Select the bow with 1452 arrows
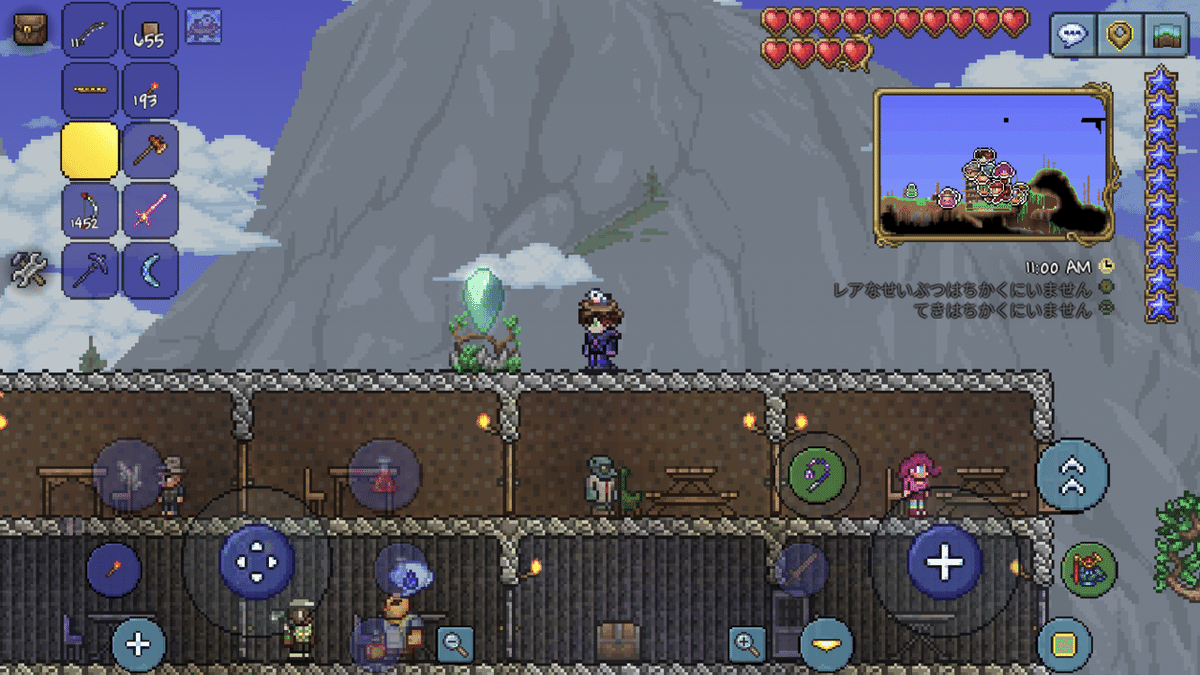This screenshot has height=675, width=1200. (90, 211)
